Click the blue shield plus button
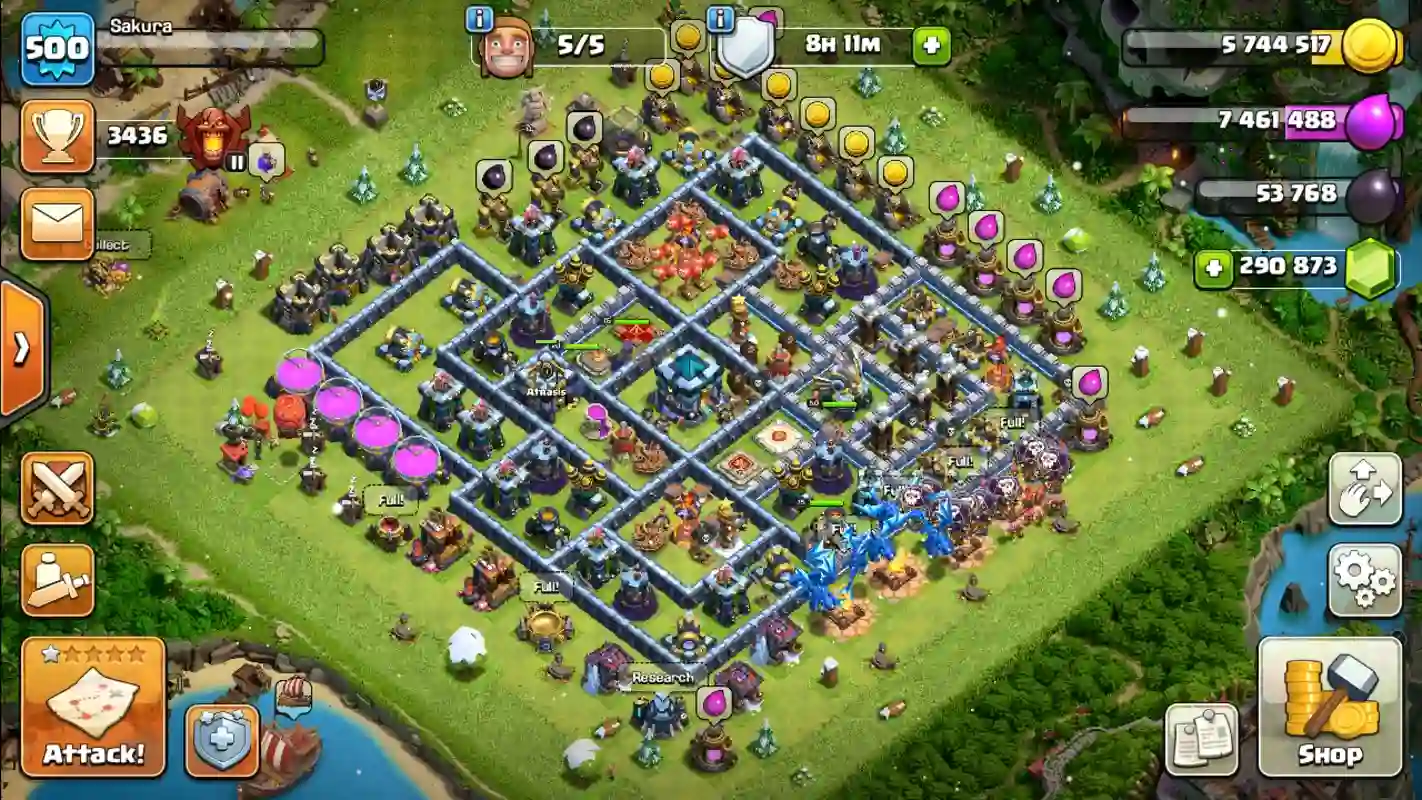This screenshot has height=800, width=1422. pos(222,741)
